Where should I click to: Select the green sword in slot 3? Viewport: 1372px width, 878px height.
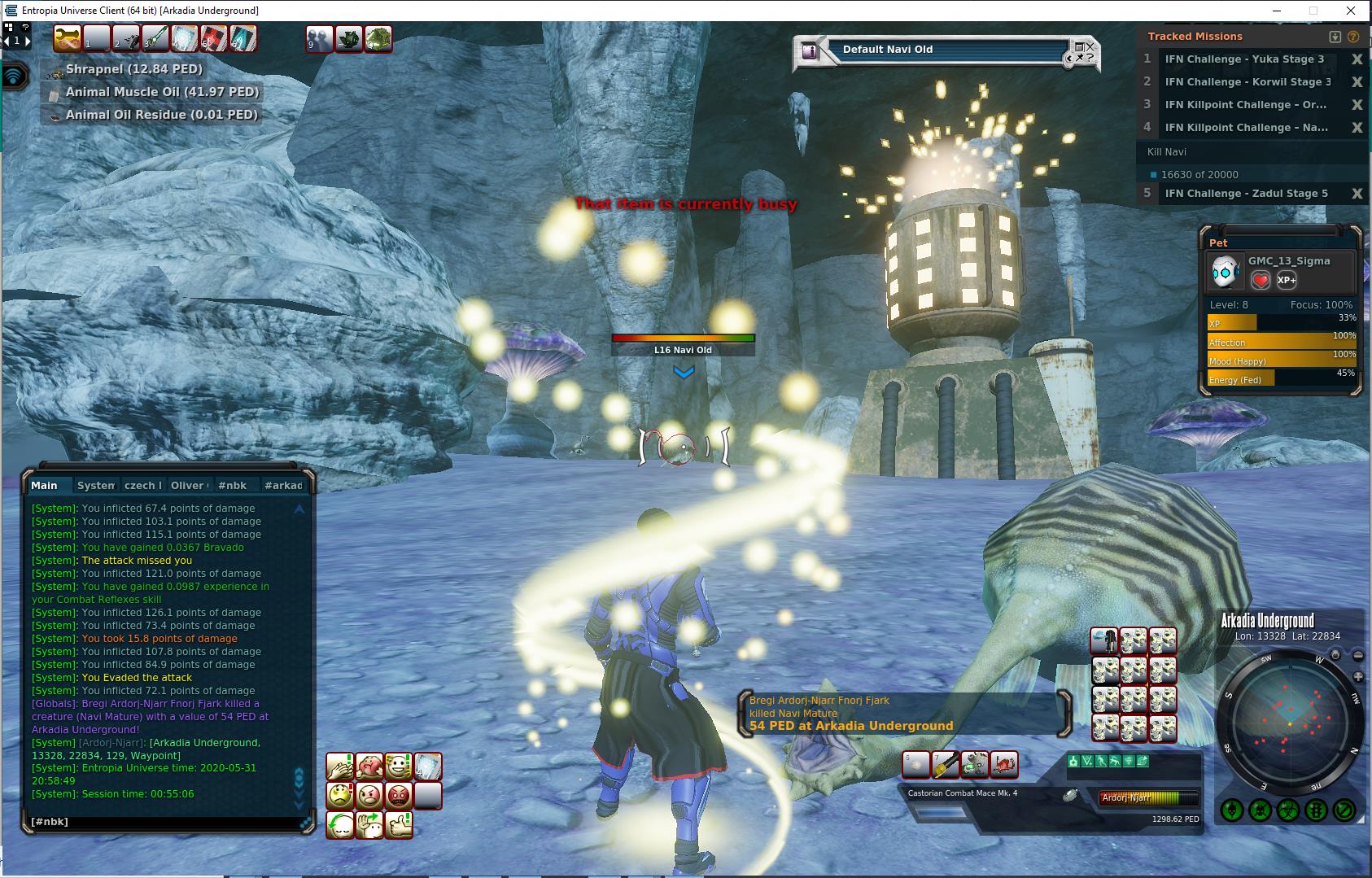pos(155,38)
